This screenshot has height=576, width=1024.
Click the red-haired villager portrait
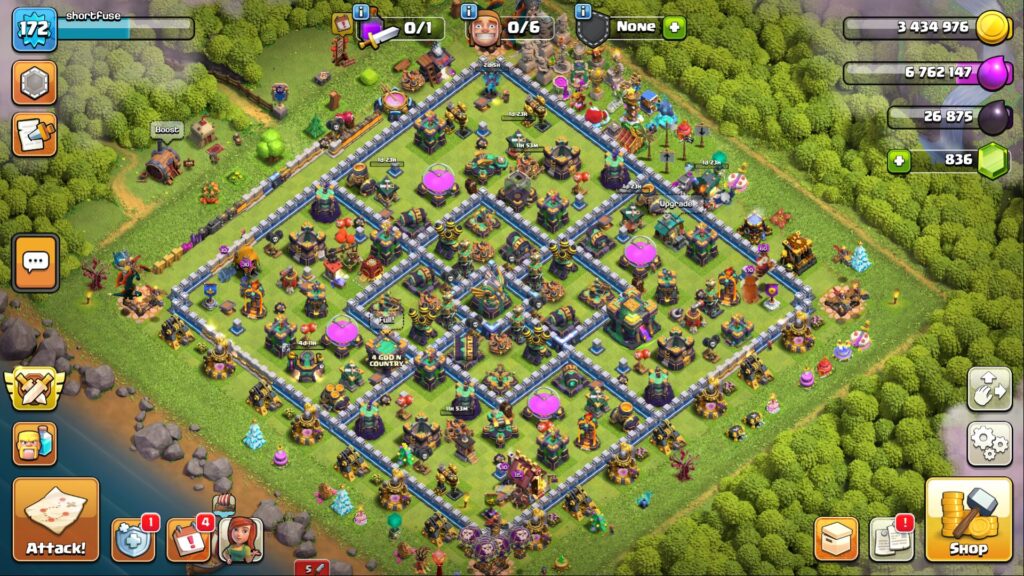click(240, 540)
